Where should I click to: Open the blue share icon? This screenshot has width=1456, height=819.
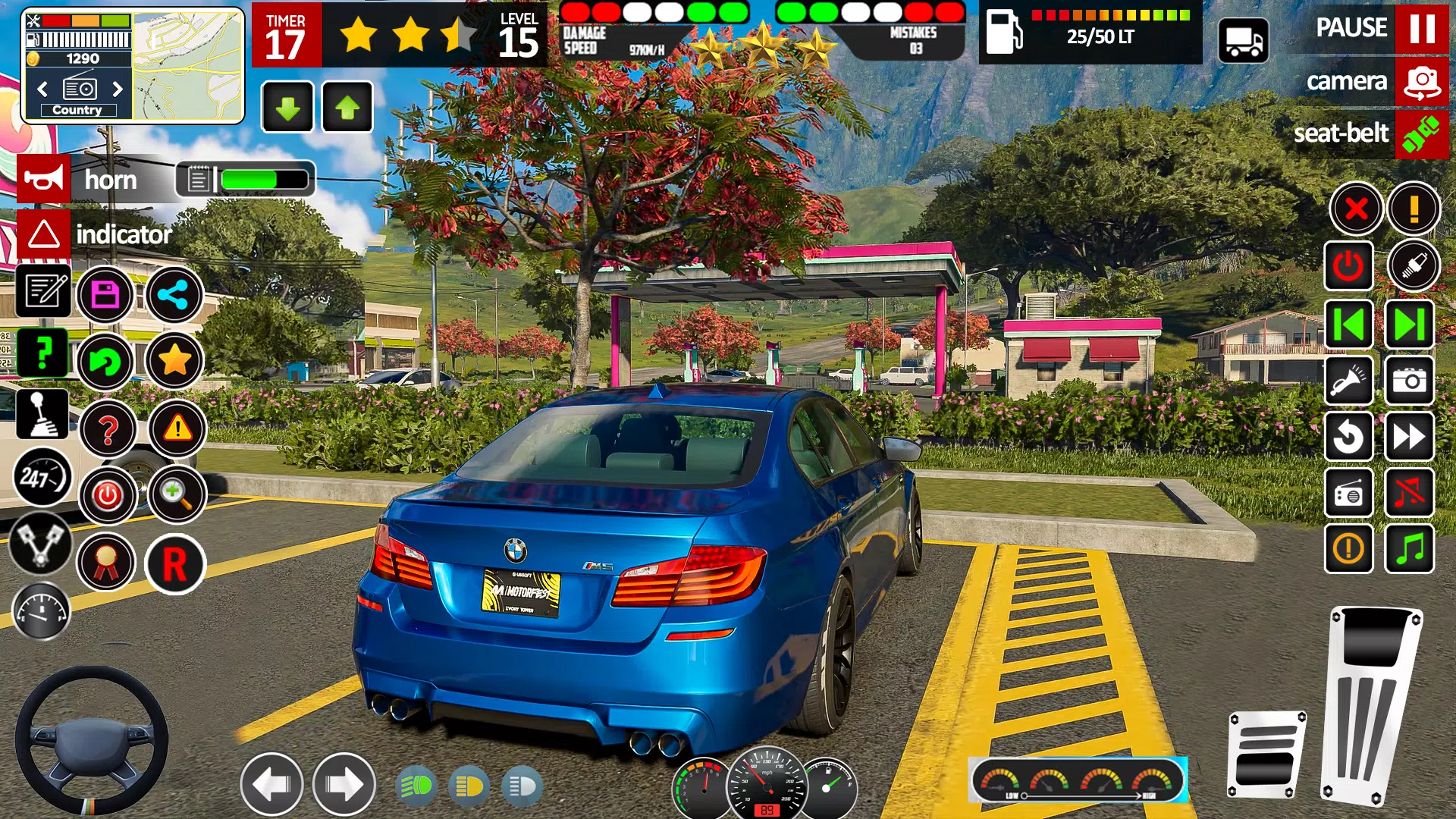coord(174,294)
